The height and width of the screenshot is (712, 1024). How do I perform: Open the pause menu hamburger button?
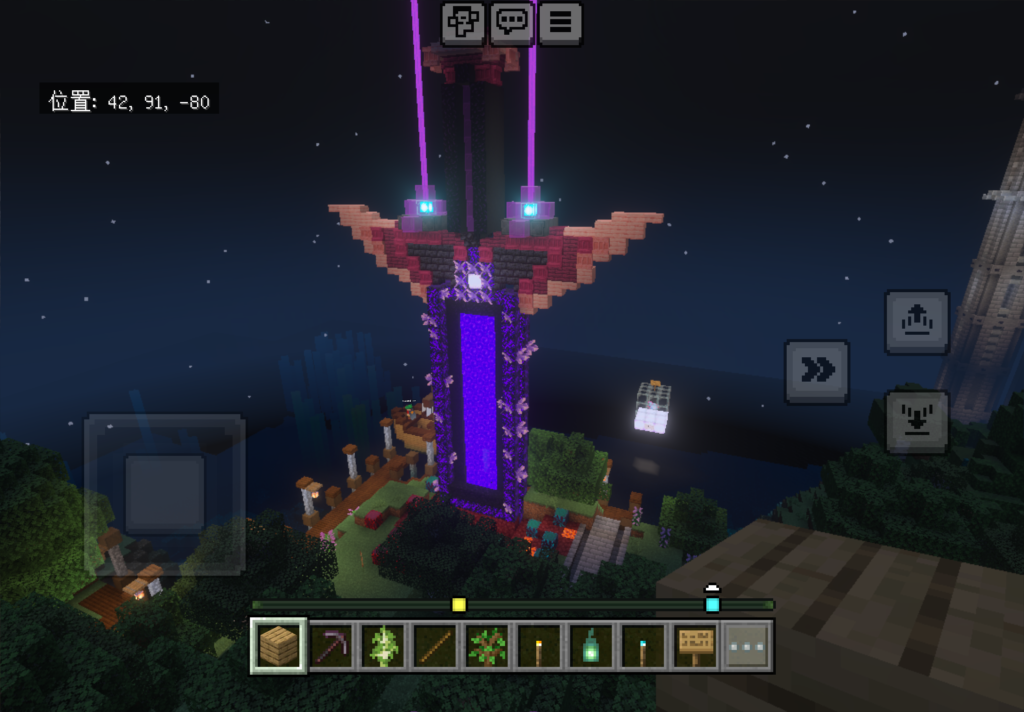click(561, 23)
